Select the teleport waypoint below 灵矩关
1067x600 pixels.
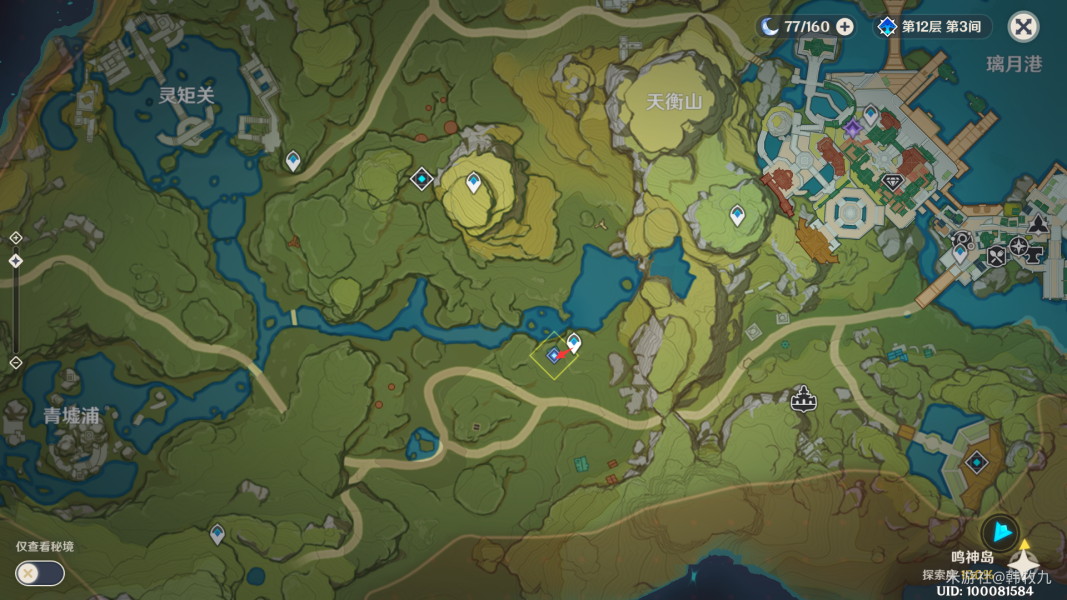[293, 160]
